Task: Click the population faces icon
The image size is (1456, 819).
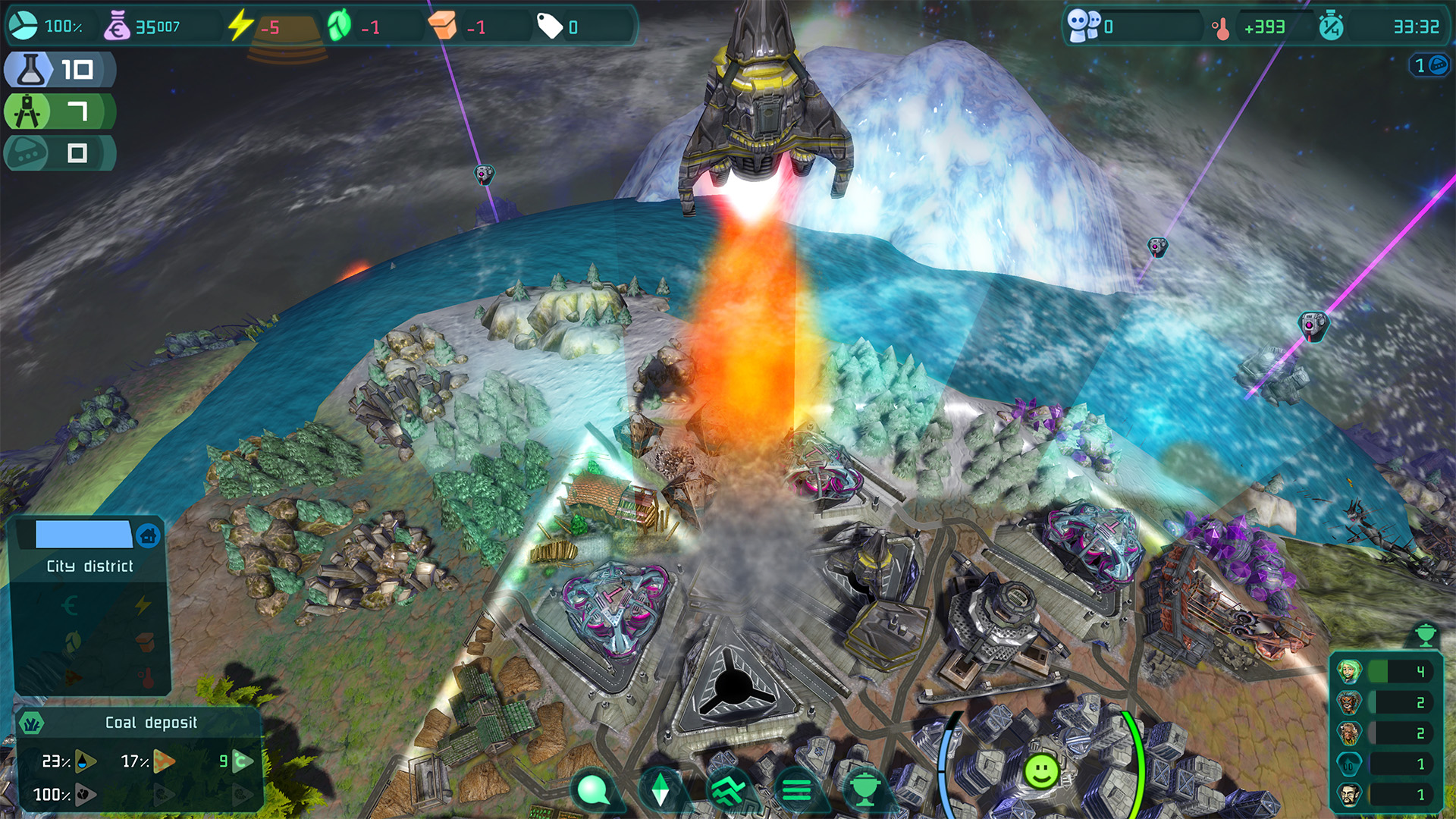Action: pyautogui.click(x=1083, y=26)
